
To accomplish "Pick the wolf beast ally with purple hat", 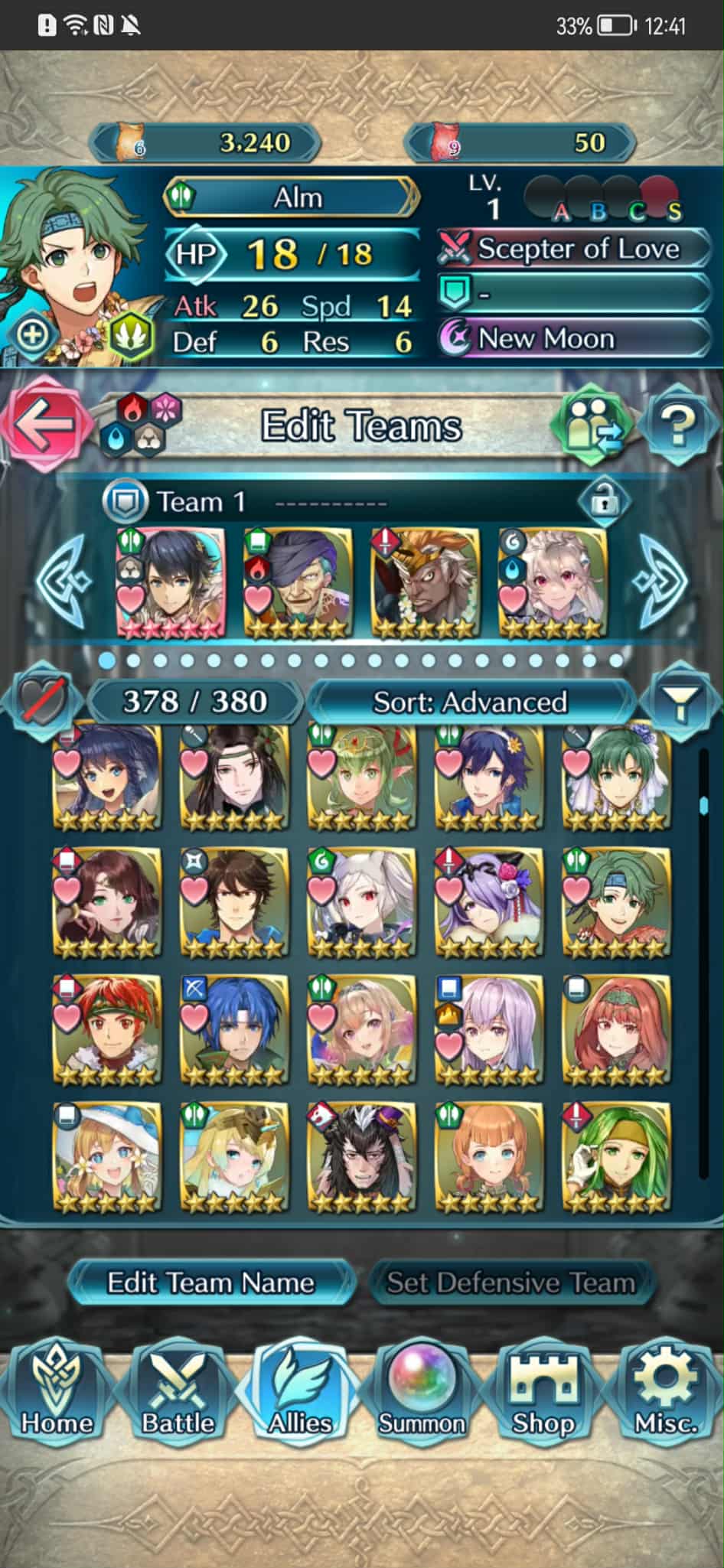I will point(361,1156).
